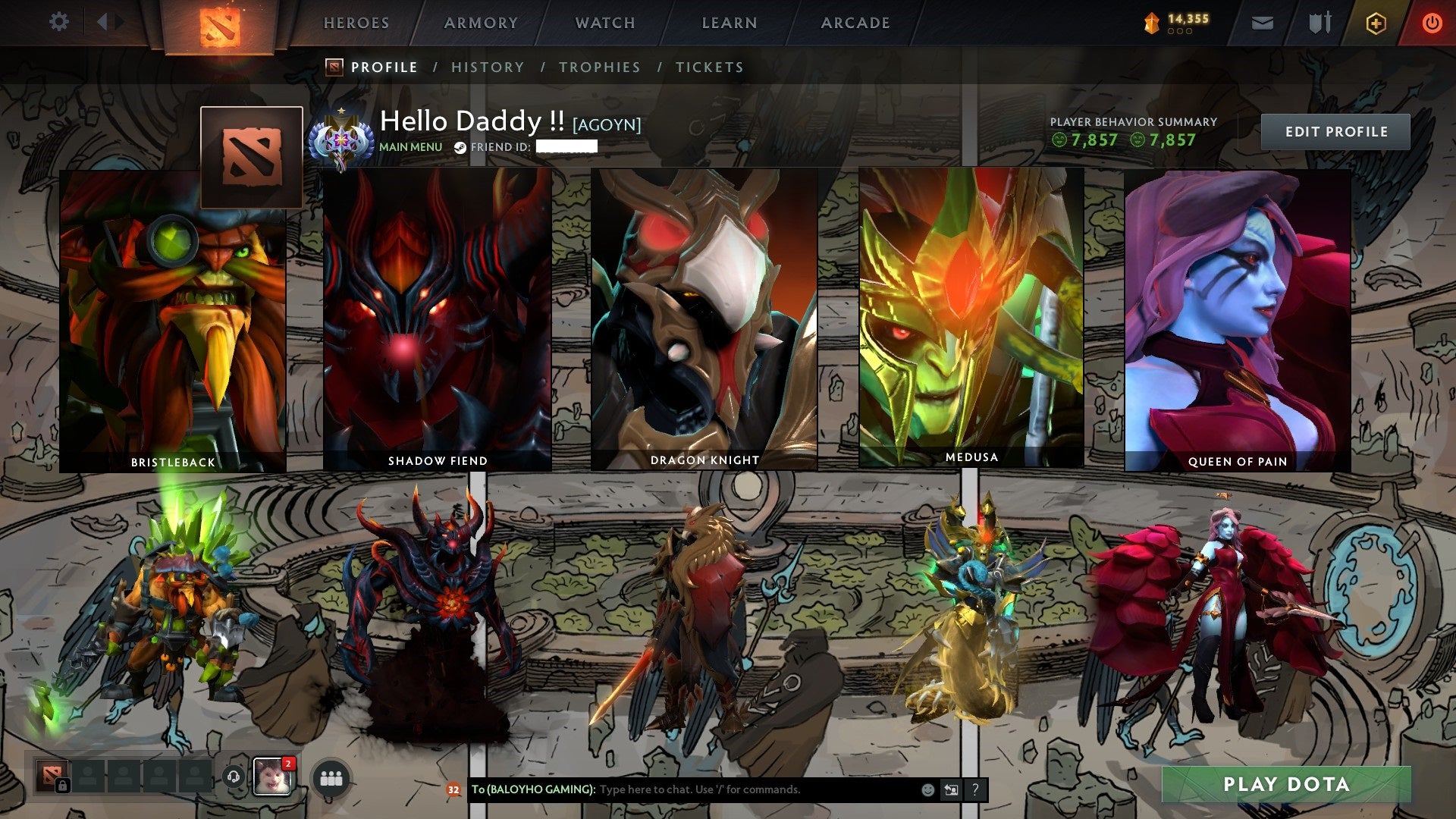The image size is (1456, 819).
Task: Open the emoticon picker in chat bar
Action: click(927, 789)
